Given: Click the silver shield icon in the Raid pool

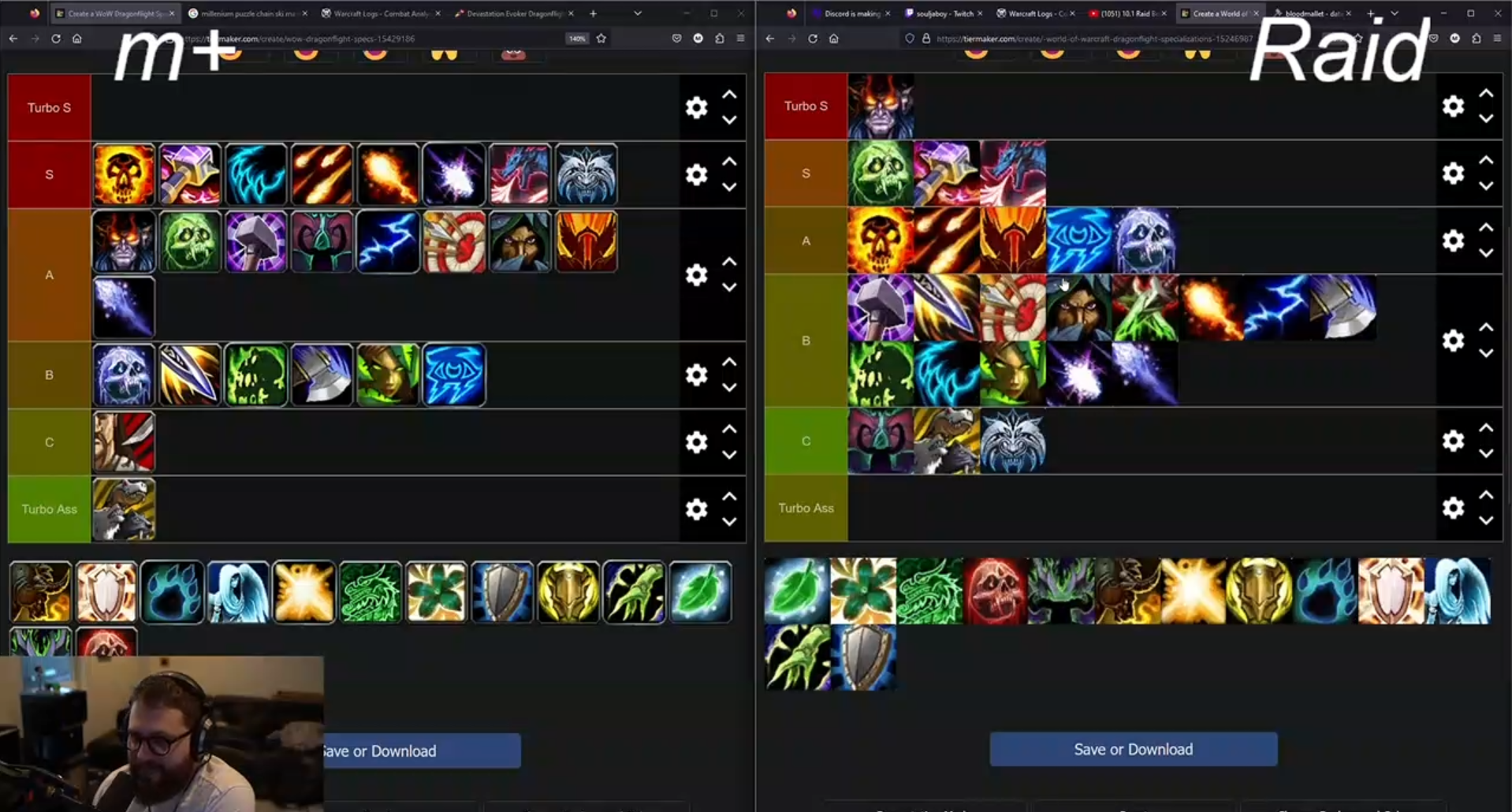Looking at the screenshot, I should click(864, 658).
